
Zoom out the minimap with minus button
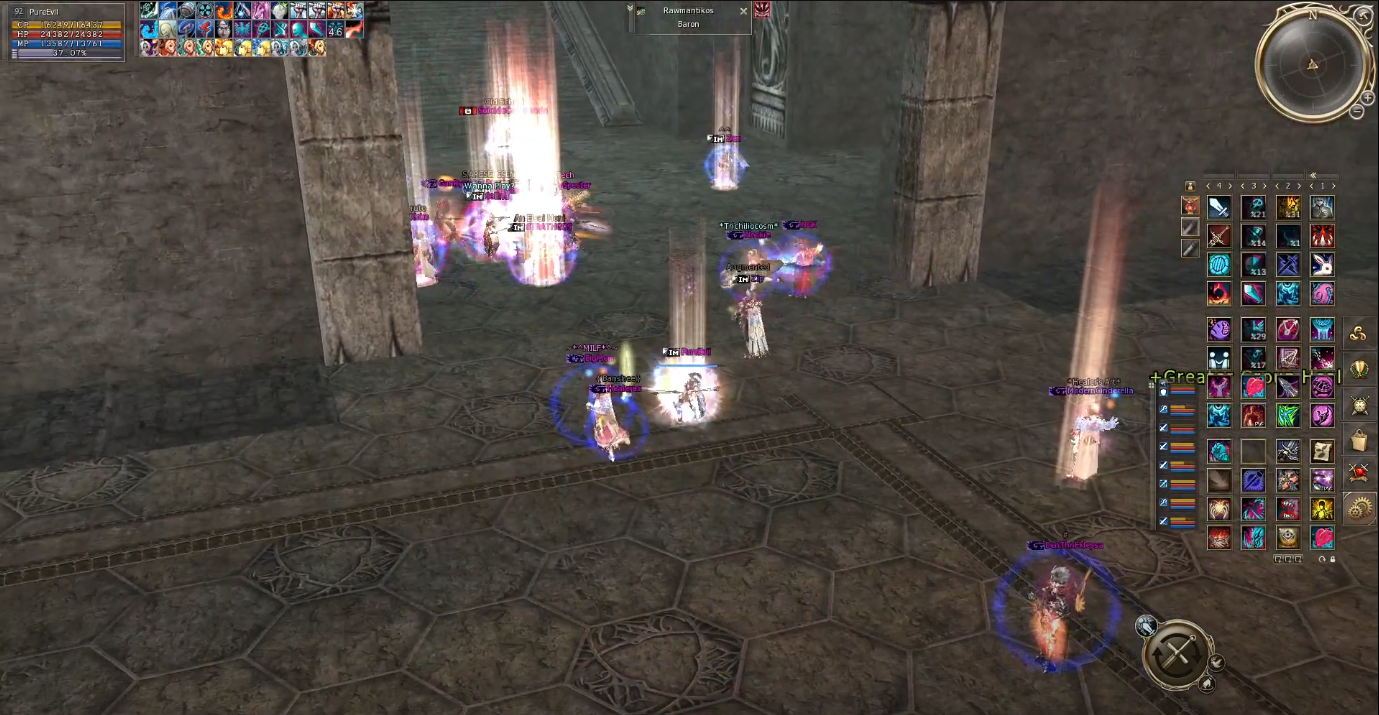1357,111
